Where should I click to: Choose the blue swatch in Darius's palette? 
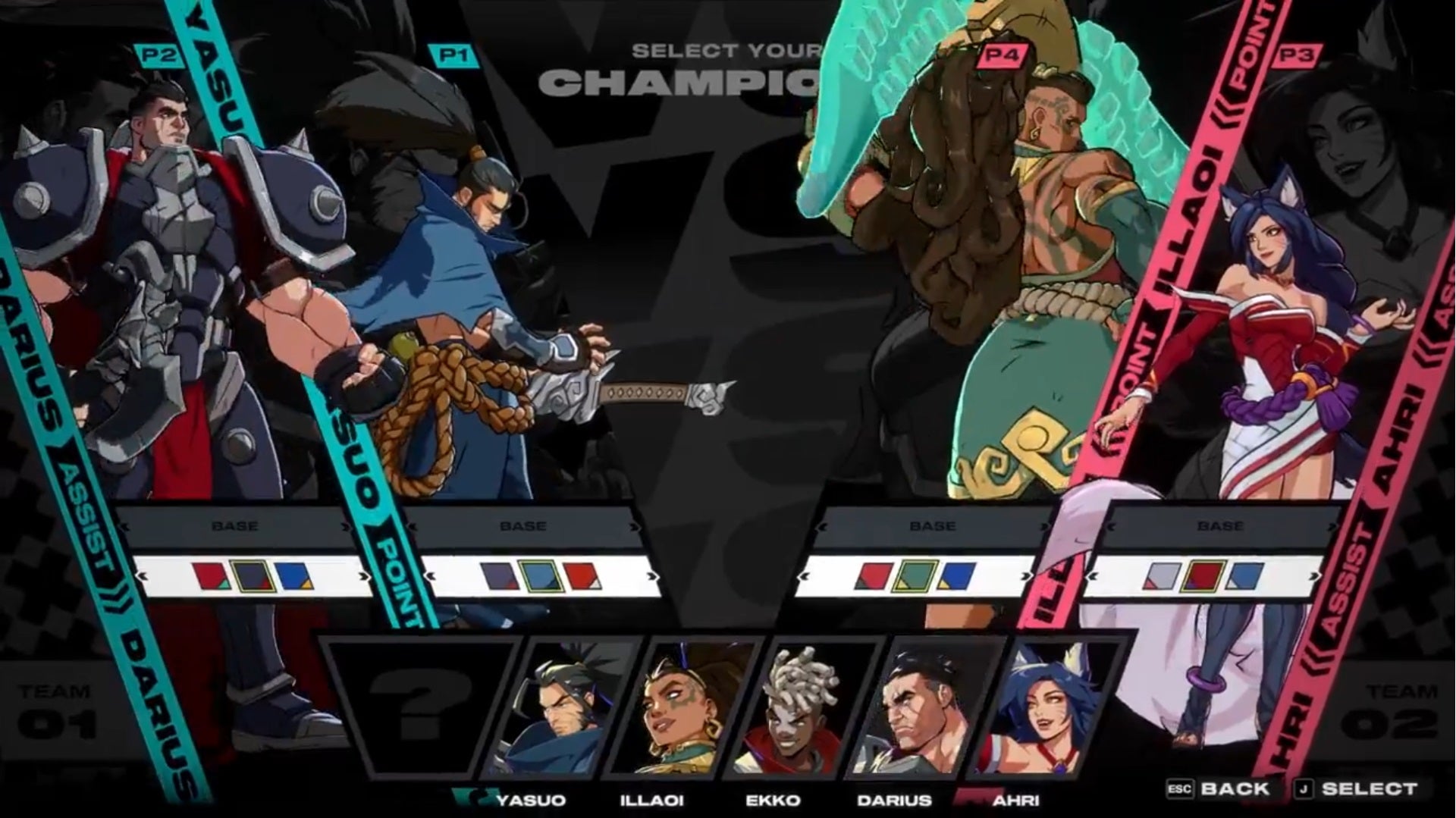(293, 576)
